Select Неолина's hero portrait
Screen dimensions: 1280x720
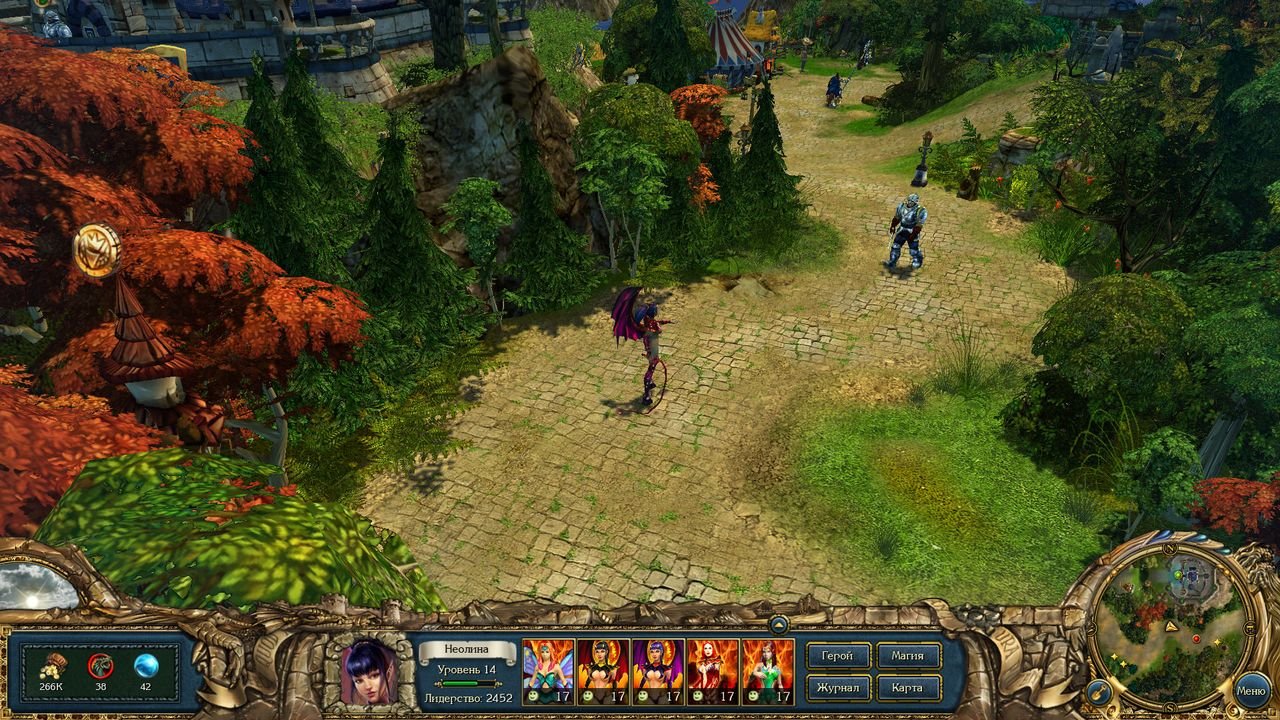click(x=368, y=672)
